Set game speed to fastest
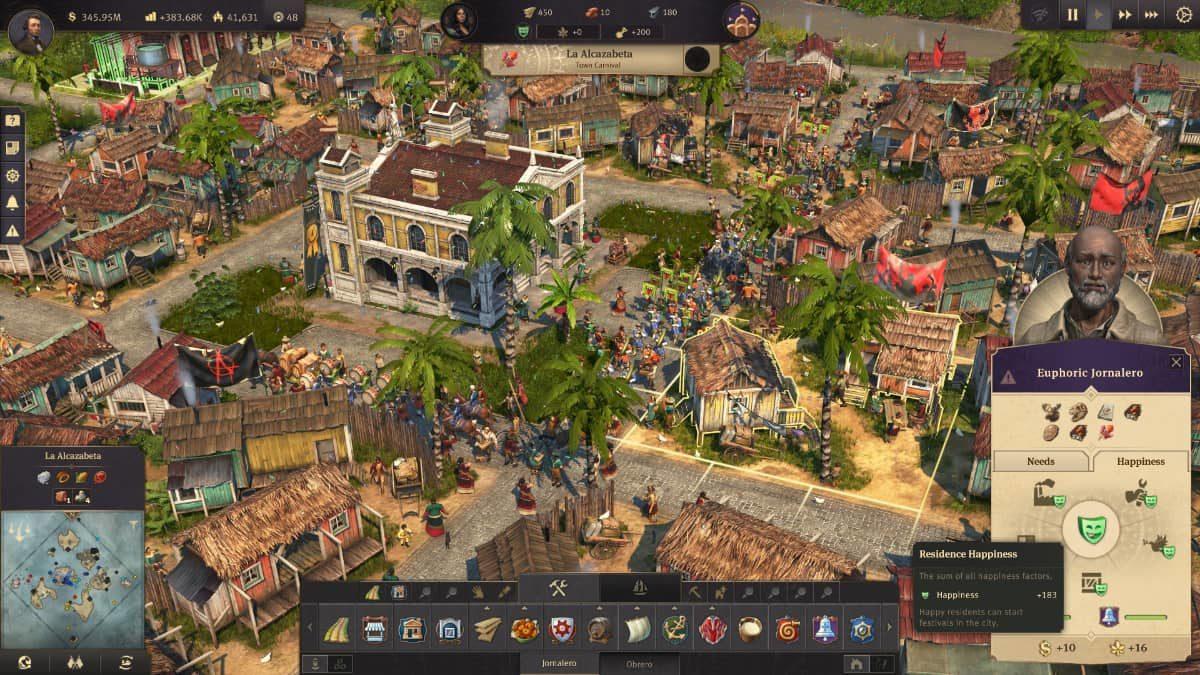 click(x=1151, y=15)
